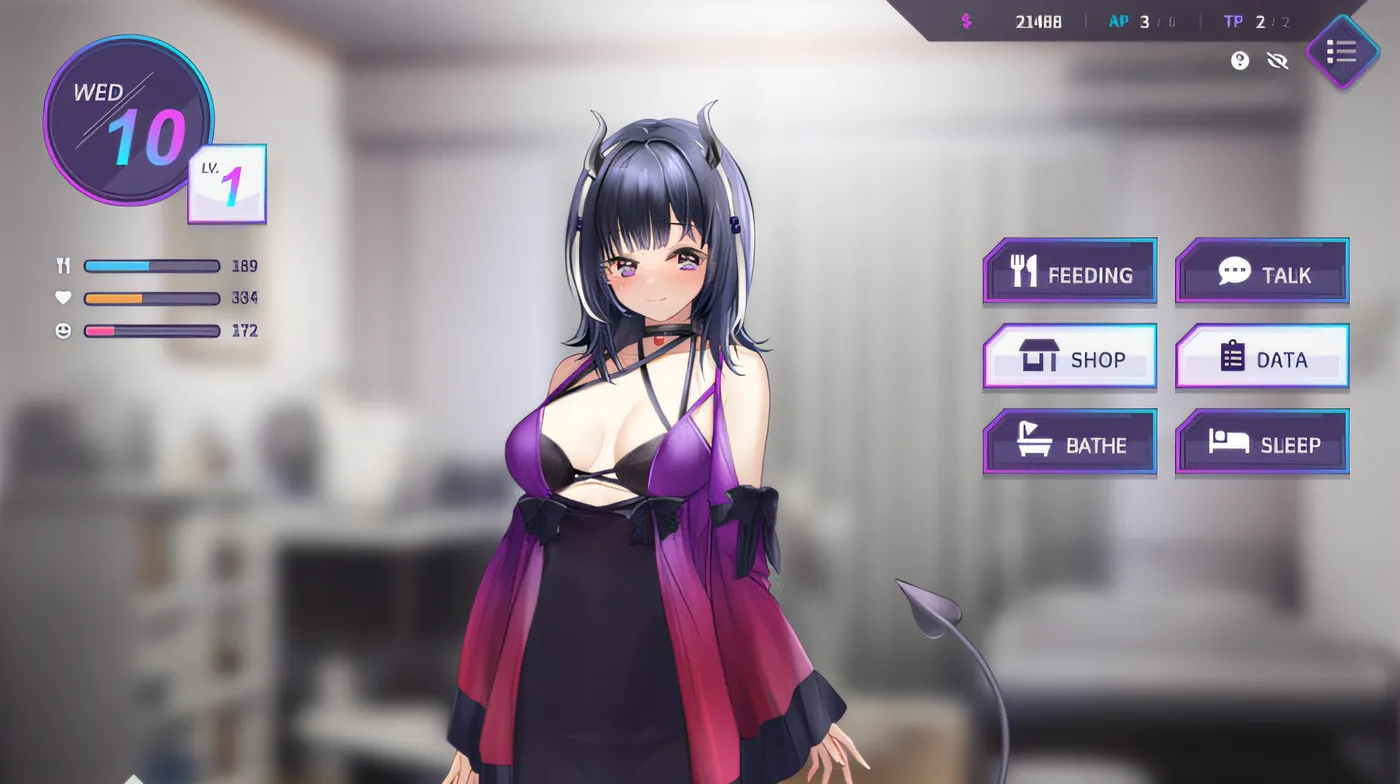Open the diamond menu list button
Image resolution: width=1400 pixels, height=784 pixels.
[x=1343, y=52]
